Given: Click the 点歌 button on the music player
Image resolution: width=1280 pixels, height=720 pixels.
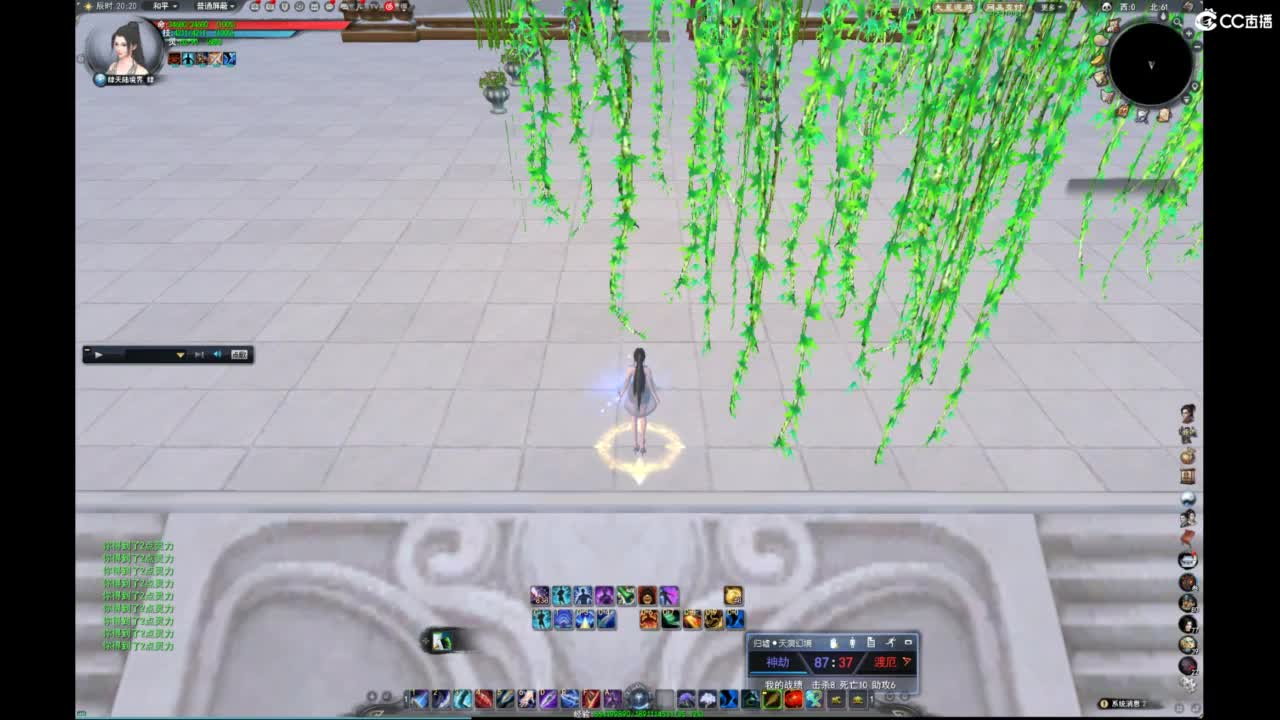Looking at the screenshot, I should click(x=239, y=356).
